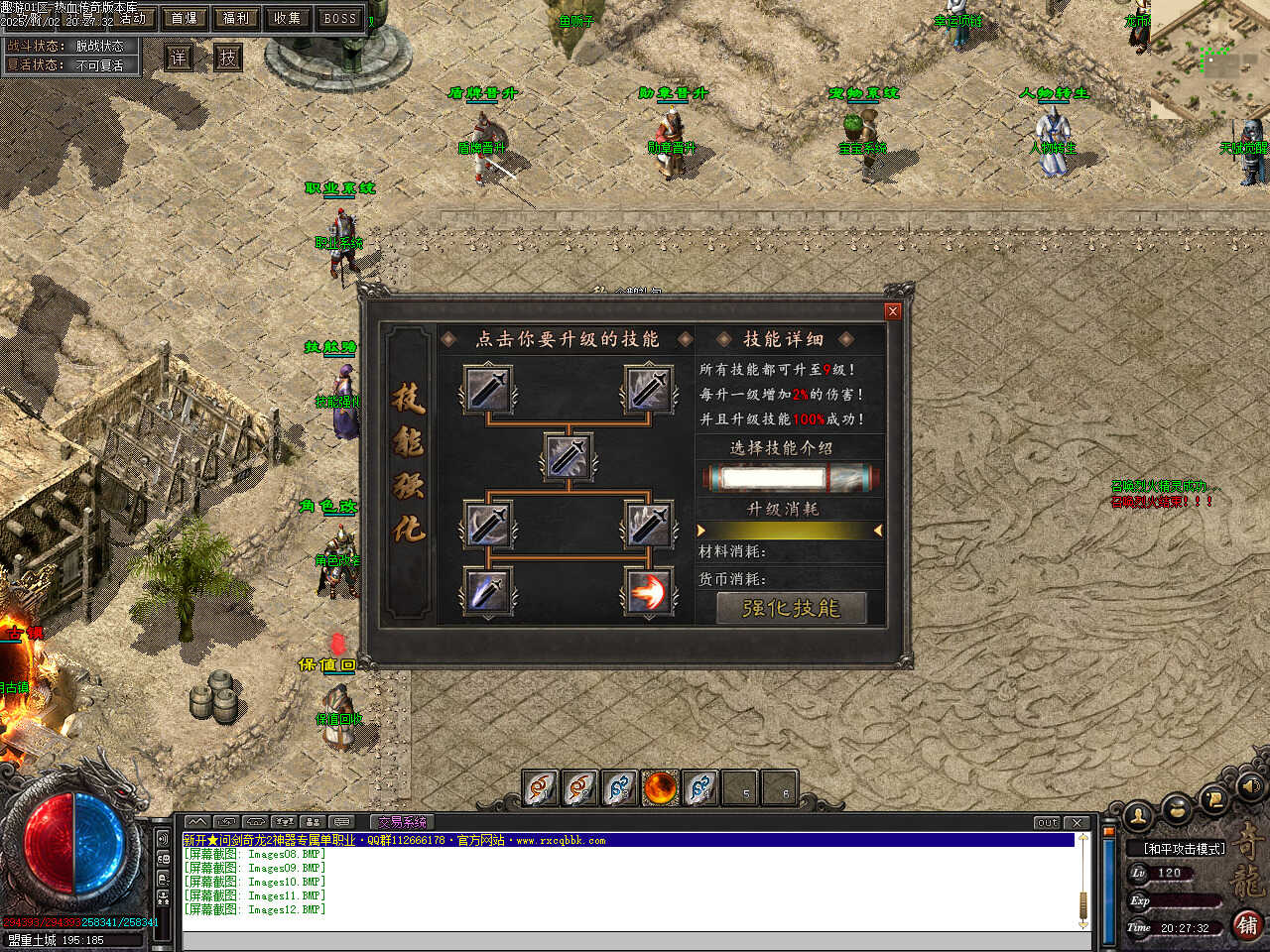
Task: Choose the centre sword skill in the tree
Action: 569,457
